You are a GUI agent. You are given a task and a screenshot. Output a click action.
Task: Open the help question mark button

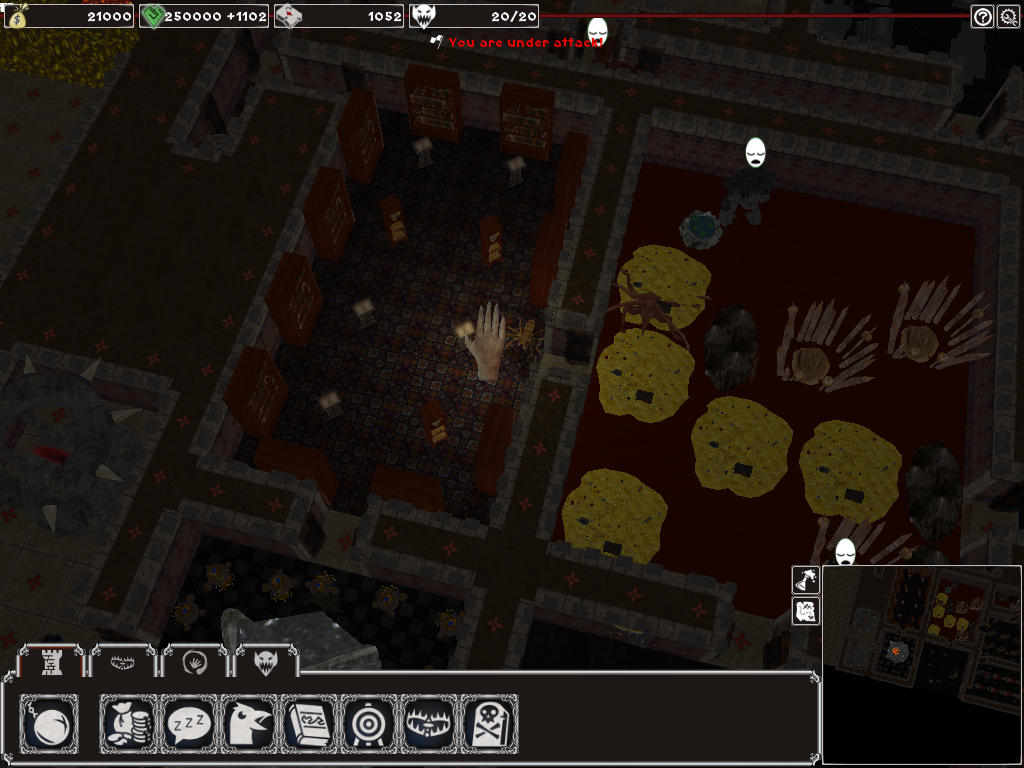coord(982,16)
